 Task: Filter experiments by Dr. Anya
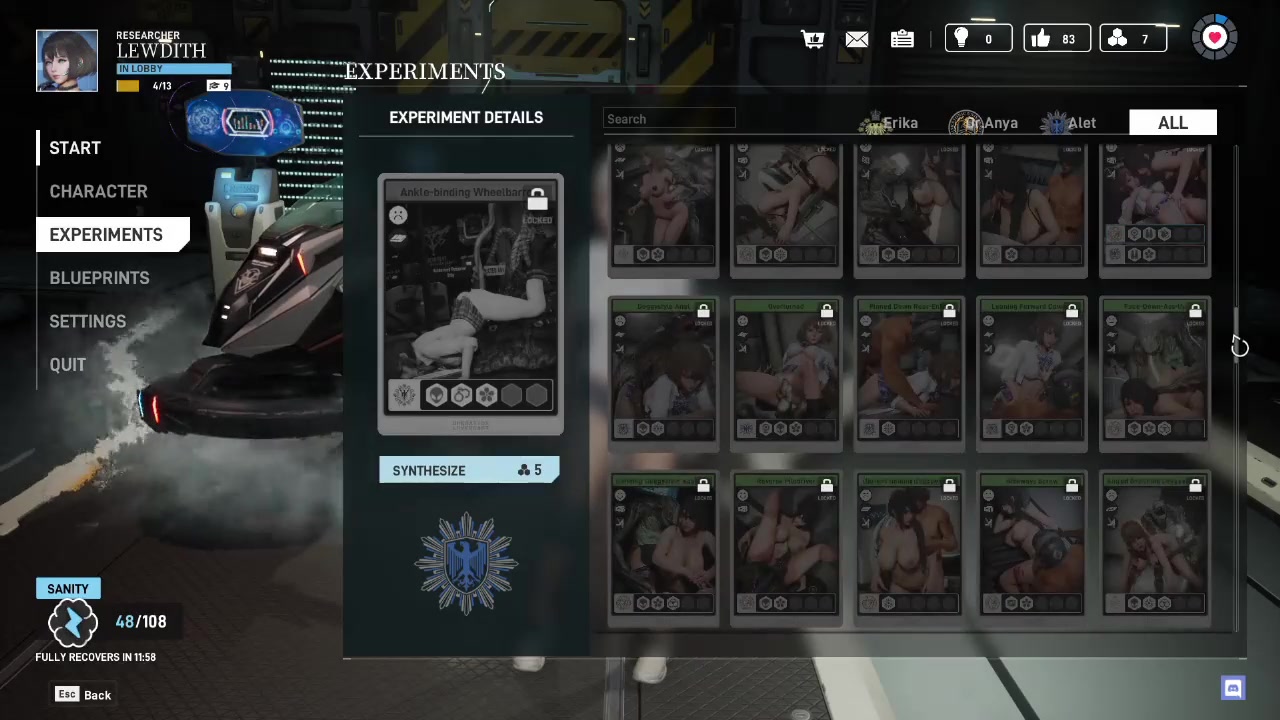985,123
